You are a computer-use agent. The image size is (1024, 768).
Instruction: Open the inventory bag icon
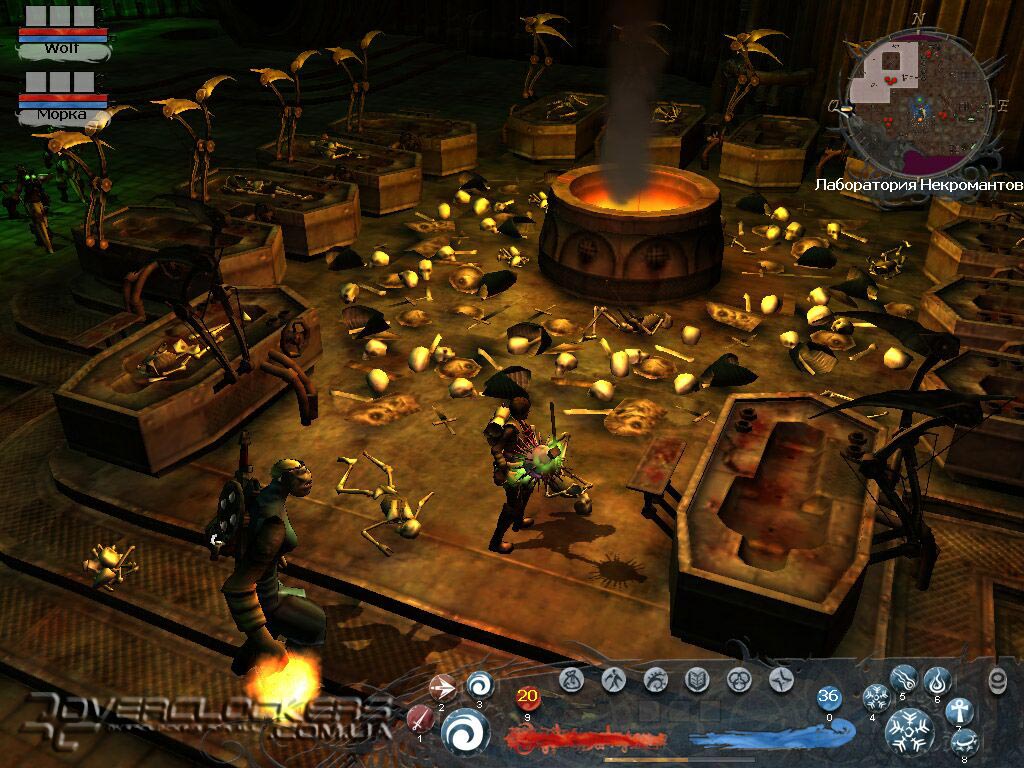pos(572,680)
